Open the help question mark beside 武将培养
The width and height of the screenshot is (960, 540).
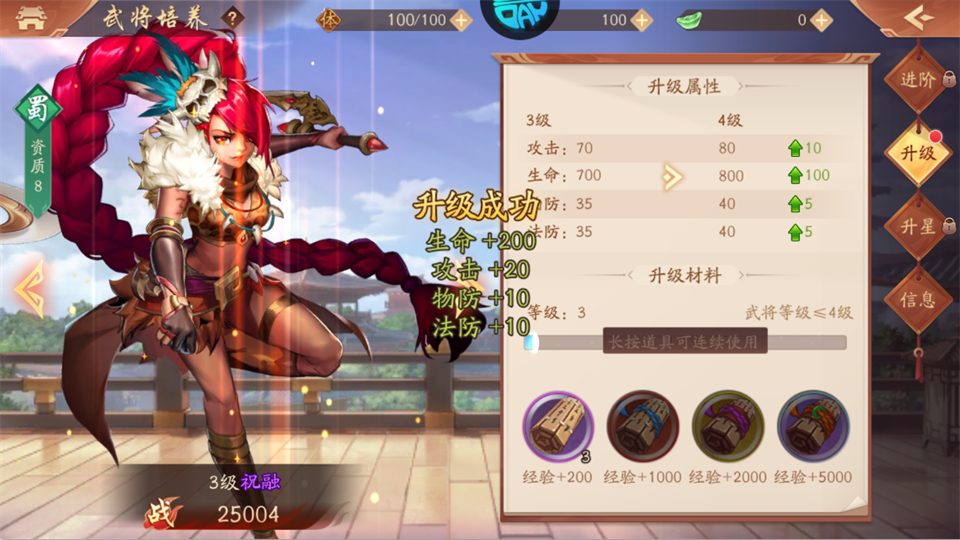232,17
